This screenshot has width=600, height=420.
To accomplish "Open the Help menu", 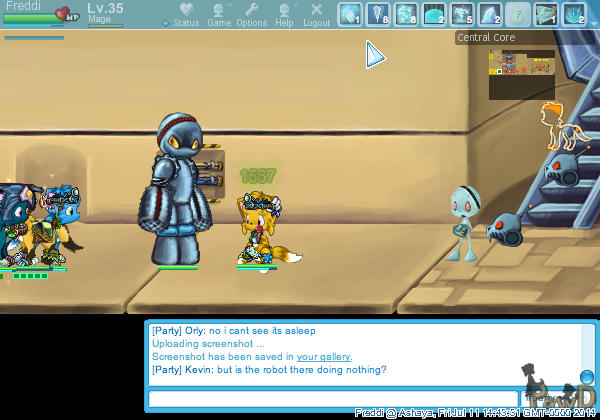I will pos(285,14).
